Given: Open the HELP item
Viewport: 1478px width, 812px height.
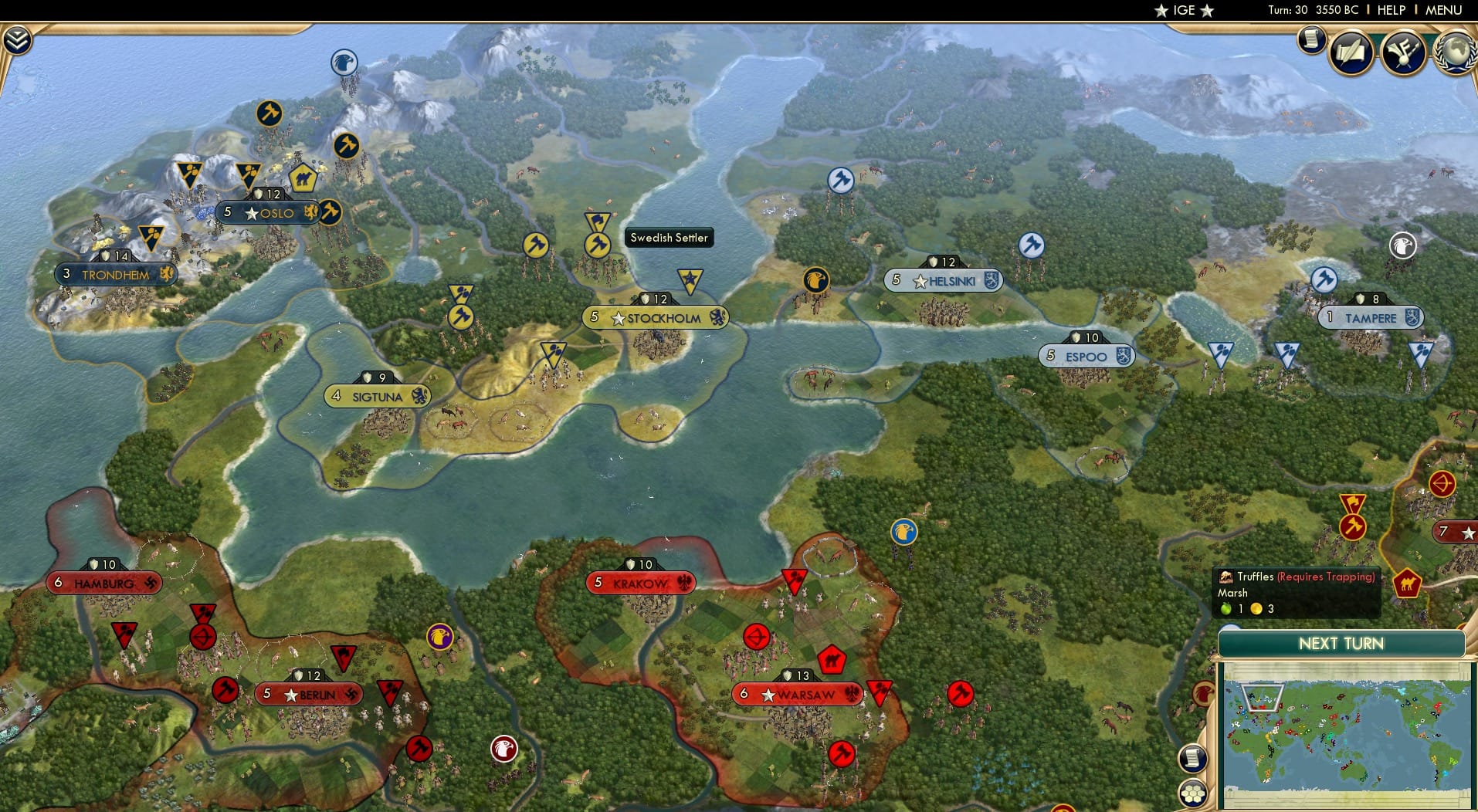Looking at the screenshot, I should click(1391, 10).
